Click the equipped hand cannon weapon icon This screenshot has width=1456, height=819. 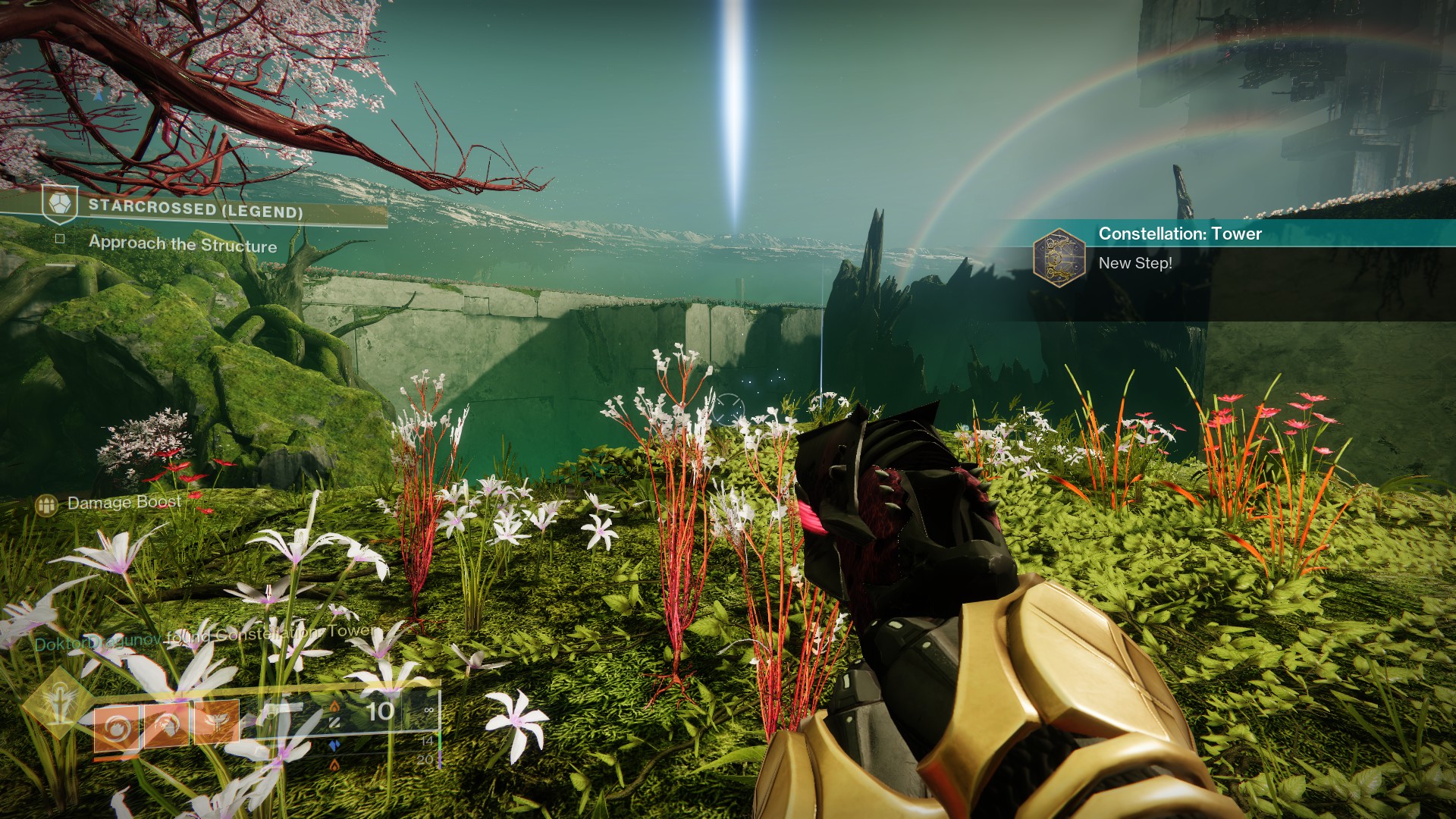[x=282, y=711]
